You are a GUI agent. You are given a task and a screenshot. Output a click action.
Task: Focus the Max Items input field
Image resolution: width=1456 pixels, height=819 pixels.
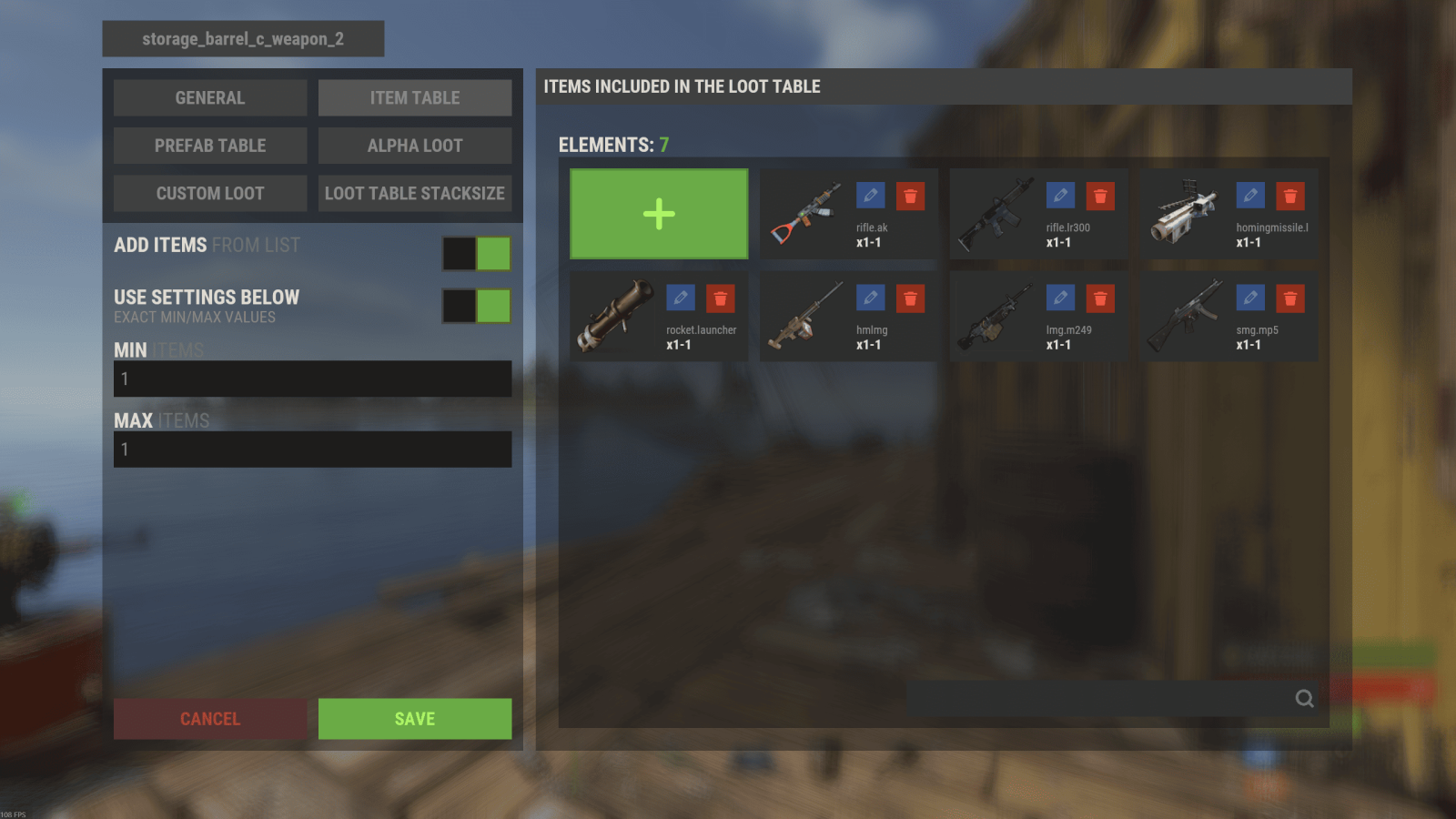pyautogui.click(x=312, y=450)
